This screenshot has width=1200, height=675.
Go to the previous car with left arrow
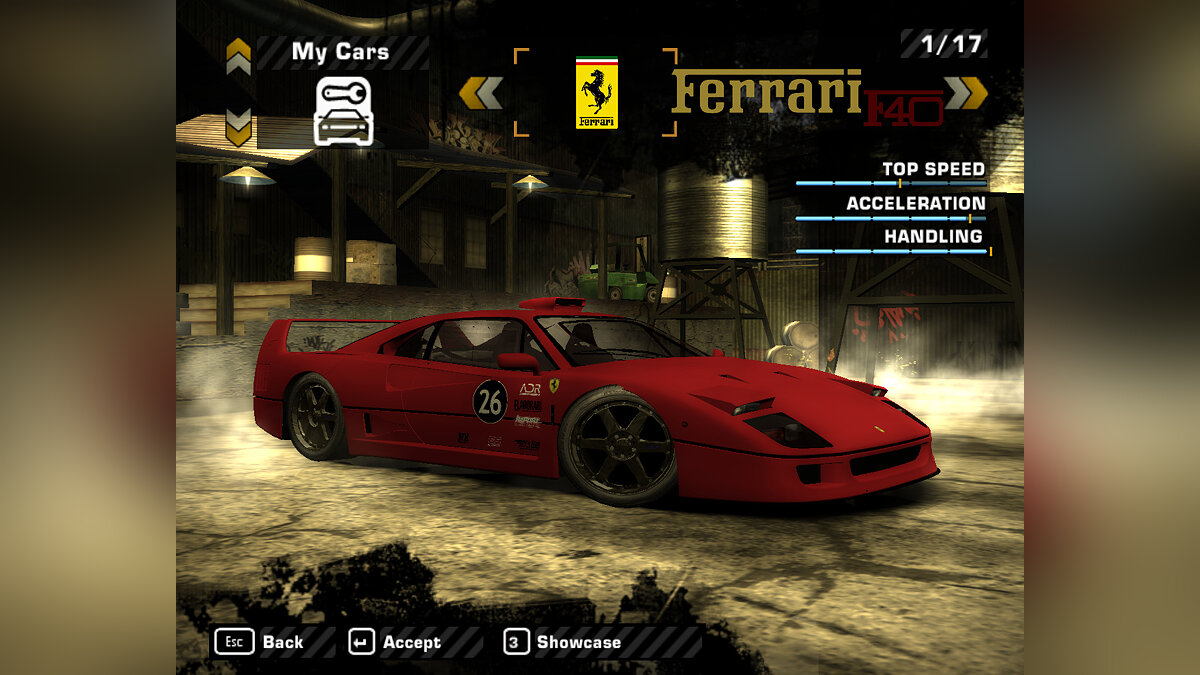tap(481, 93)
